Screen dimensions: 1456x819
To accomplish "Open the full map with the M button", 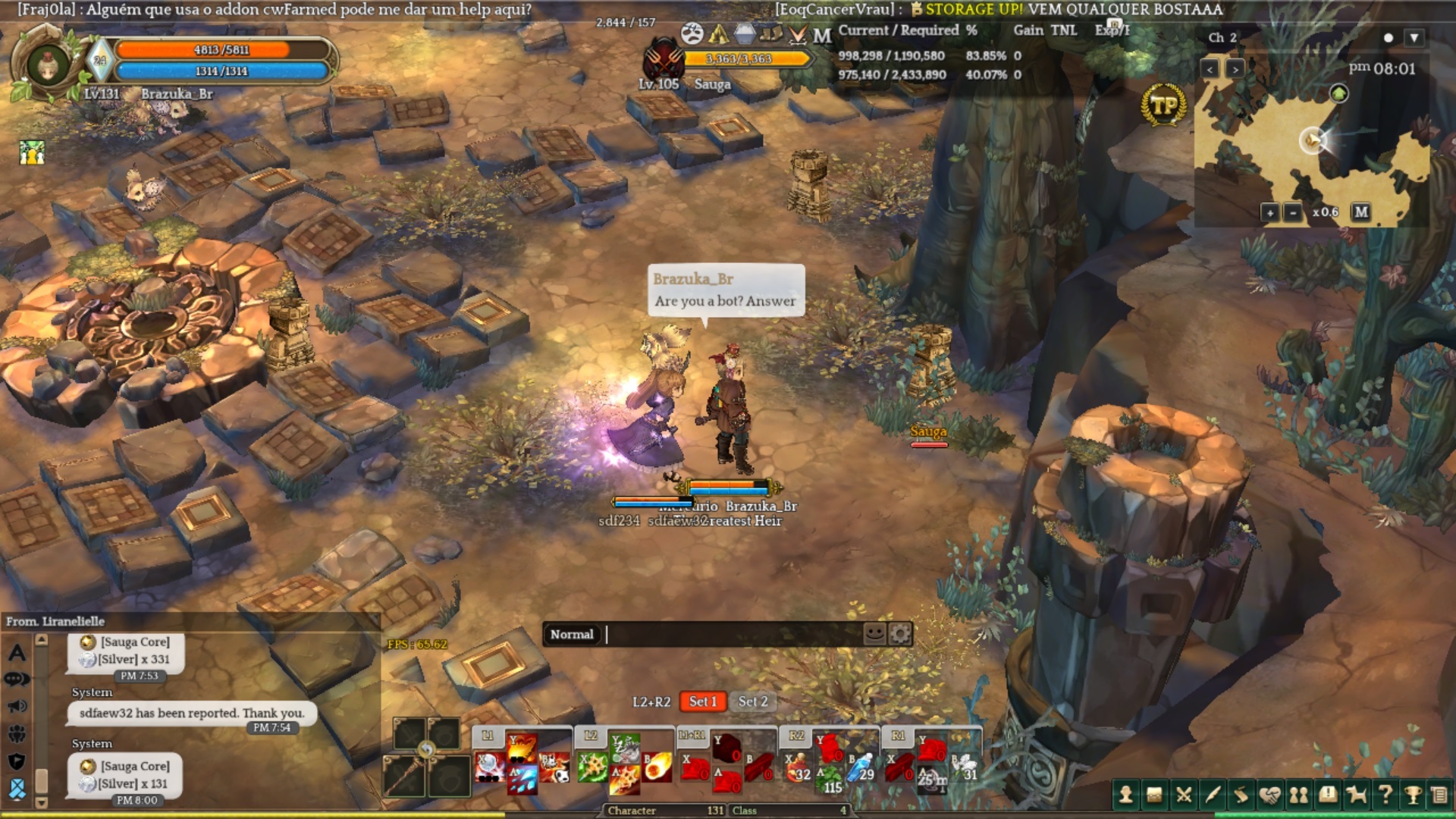I will click(x=1361, y=212).
